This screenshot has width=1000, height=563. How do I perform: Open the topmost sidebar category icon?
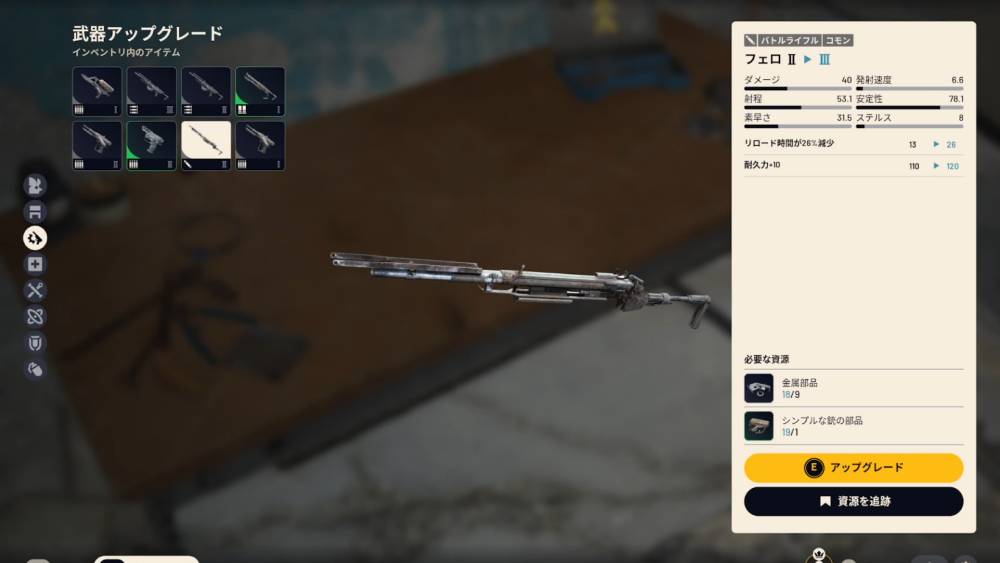pyautogui.click(x=35, y=185)
